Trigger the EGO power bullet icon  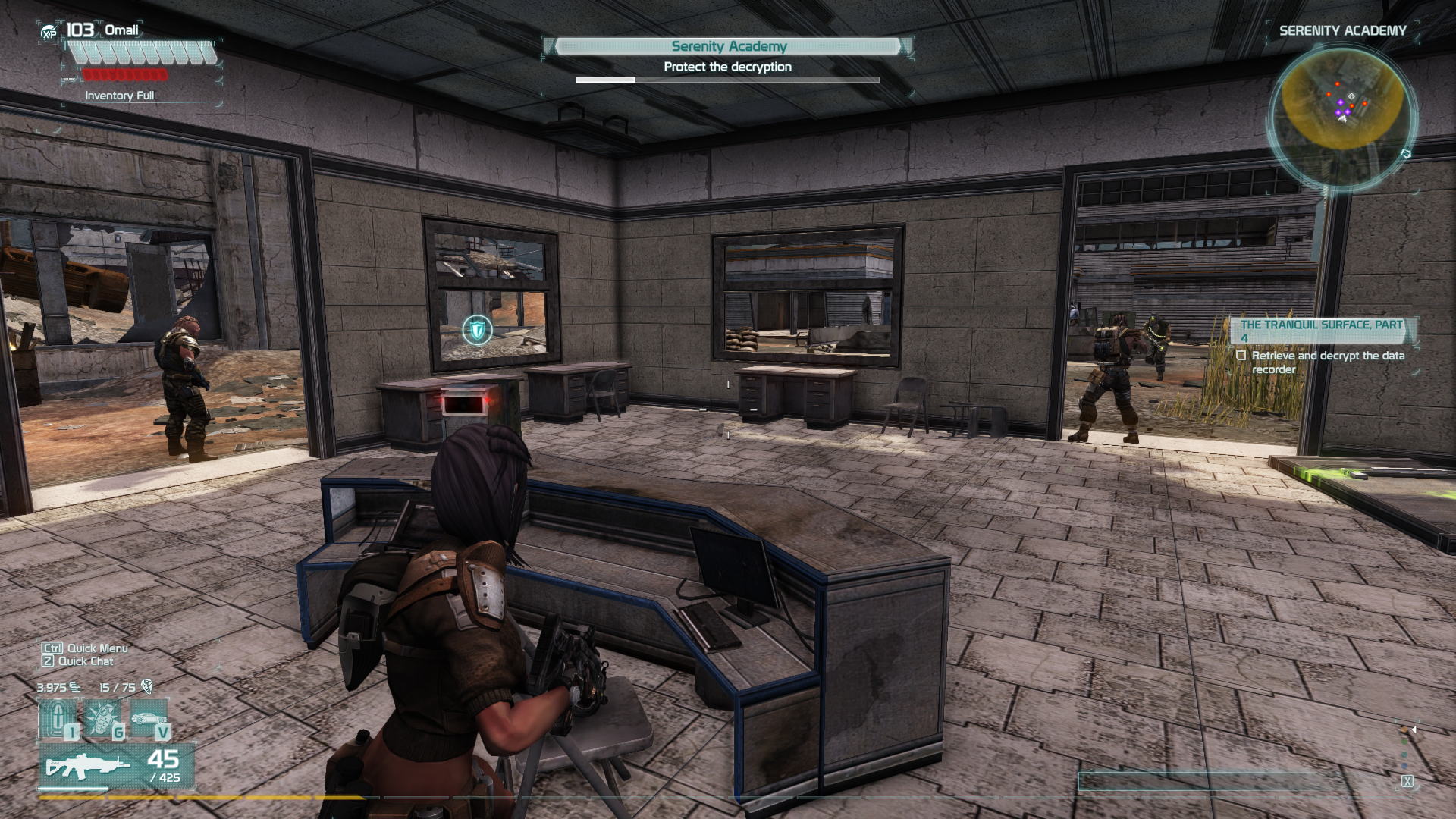point(58,718)
